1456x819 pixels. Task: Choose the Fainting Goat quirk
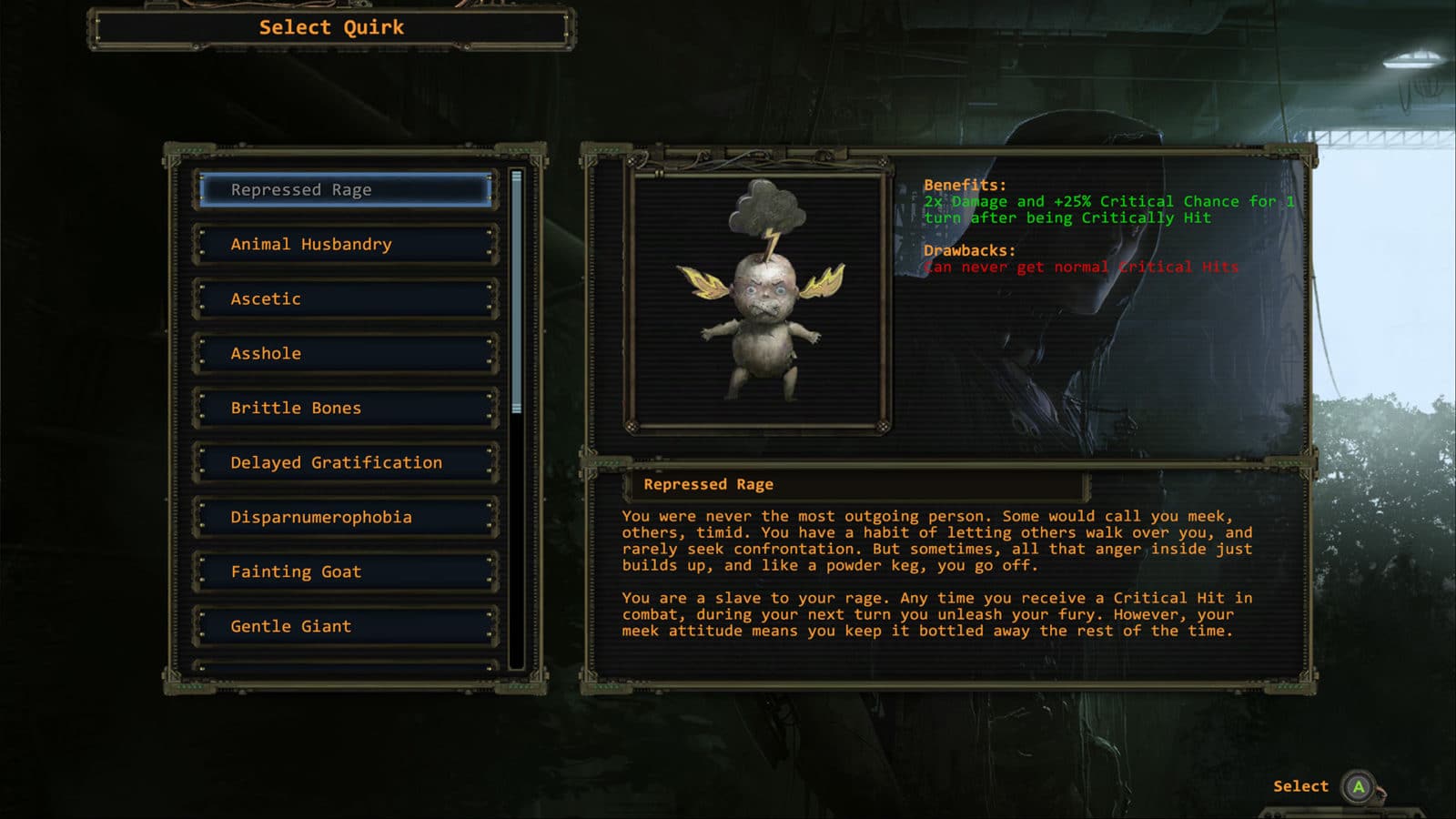[346, 572]
